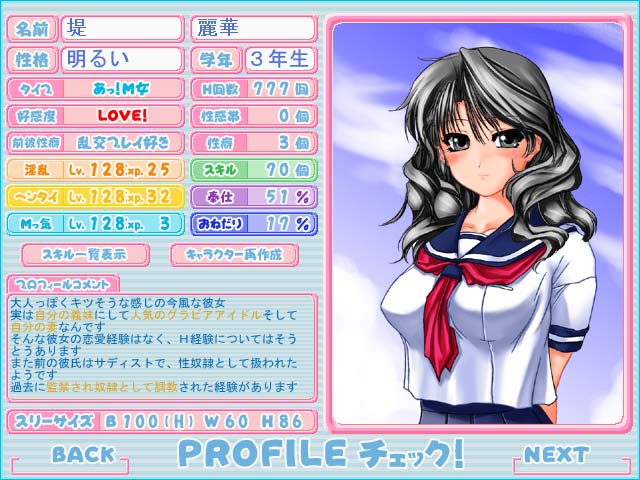Click the キャラクター再作成 recreate character button
The width and height of the screenshot is (640, 480).
(236, 252)
